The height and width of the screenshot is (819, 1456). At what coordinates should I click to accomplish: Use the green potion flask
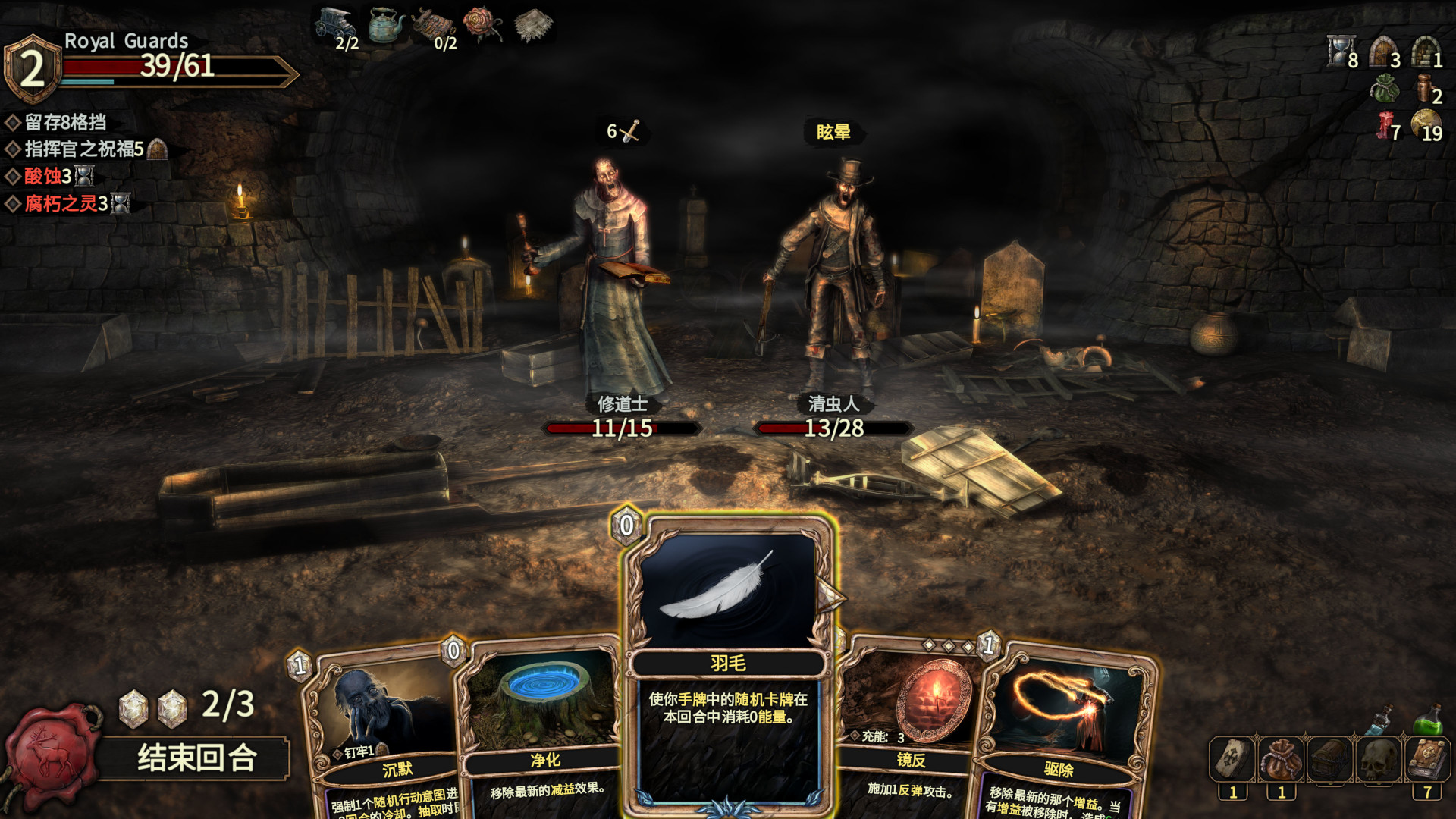[1428, 720]
